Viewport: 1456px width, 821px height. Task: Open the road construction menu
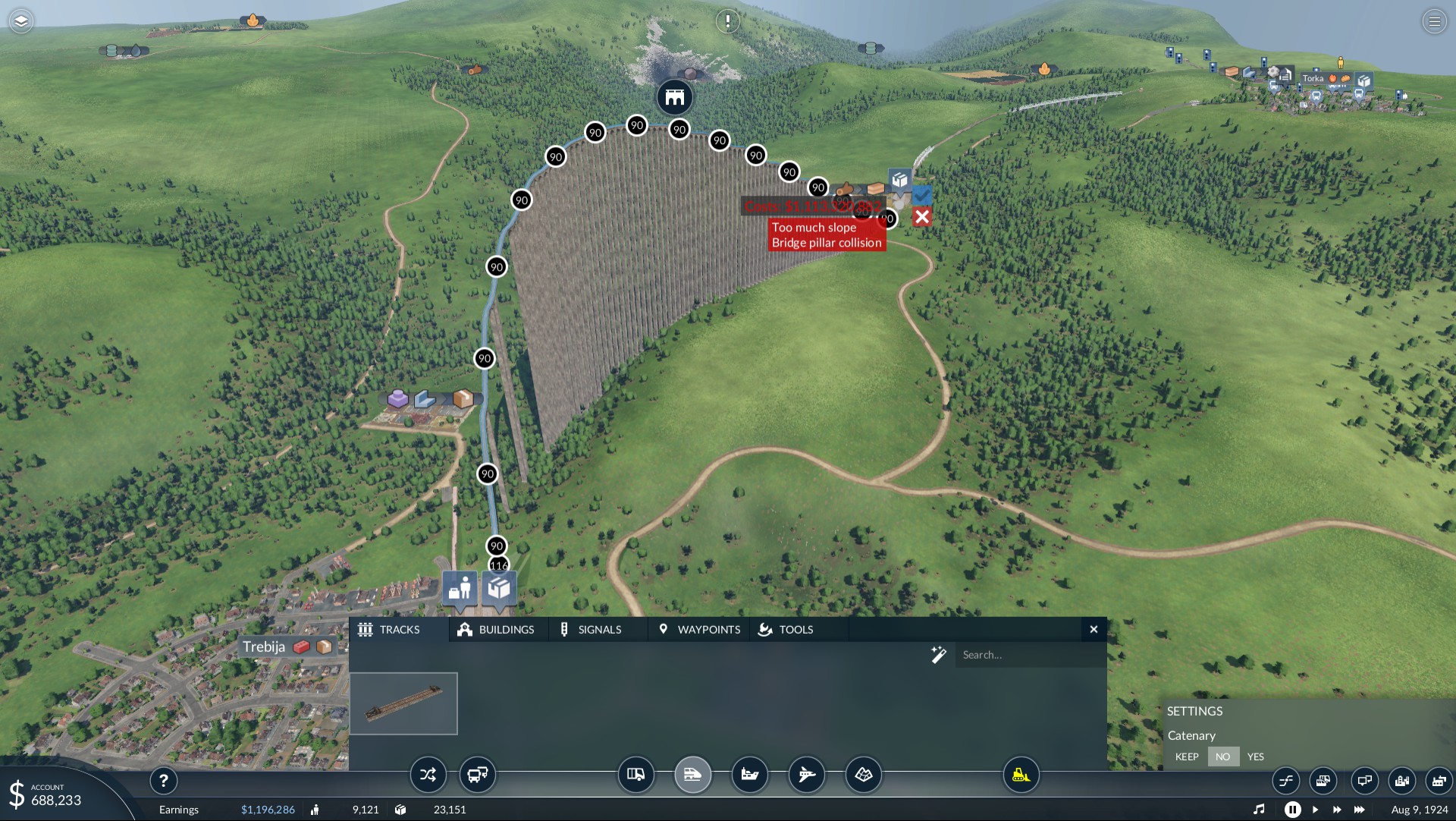[635, 775]
